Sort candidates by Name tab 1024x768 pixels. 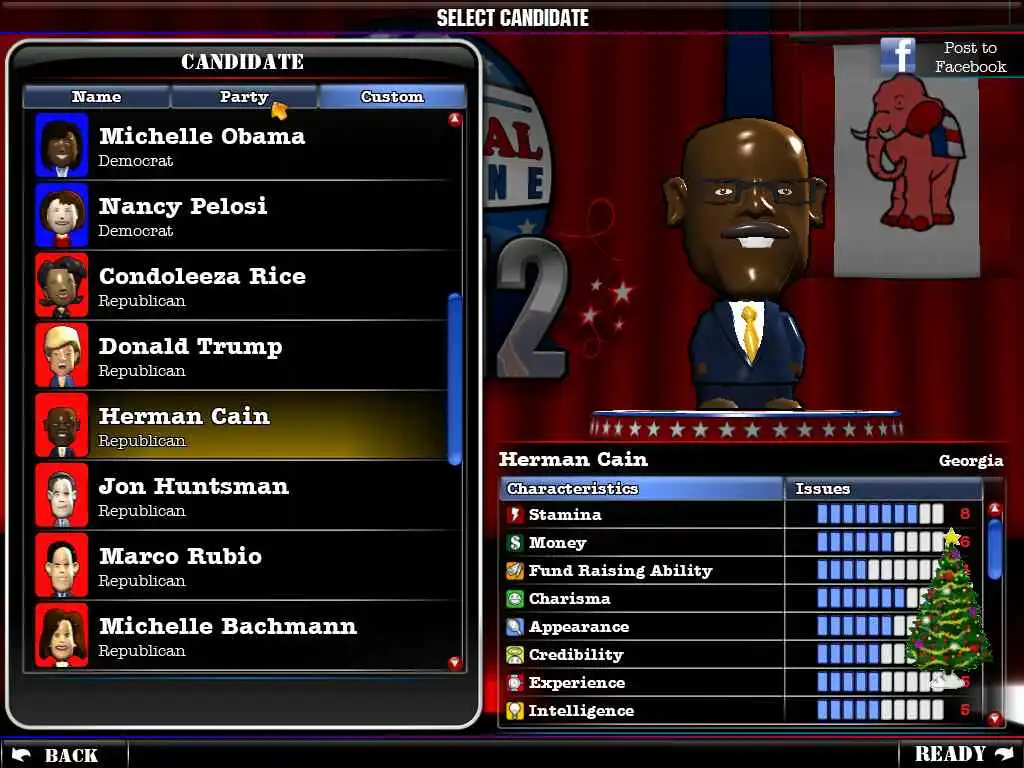pos(96,97)
